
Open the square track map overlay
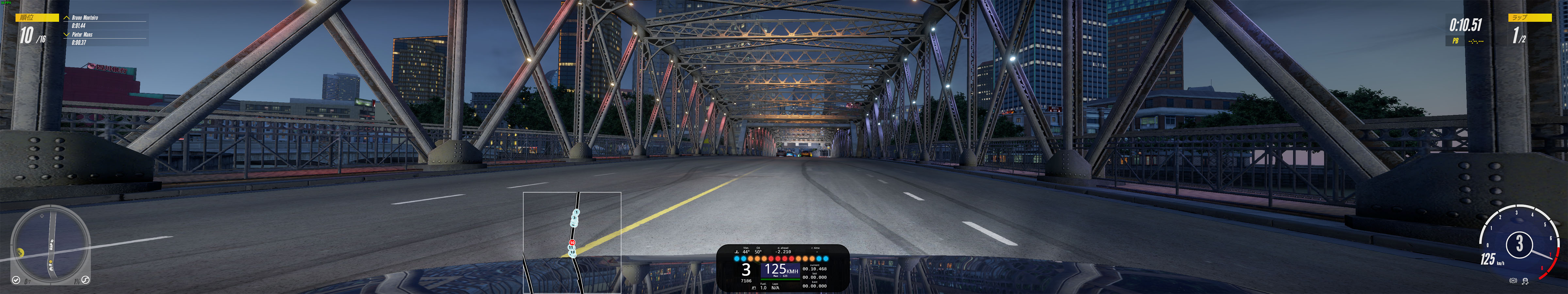pos(572,242)
